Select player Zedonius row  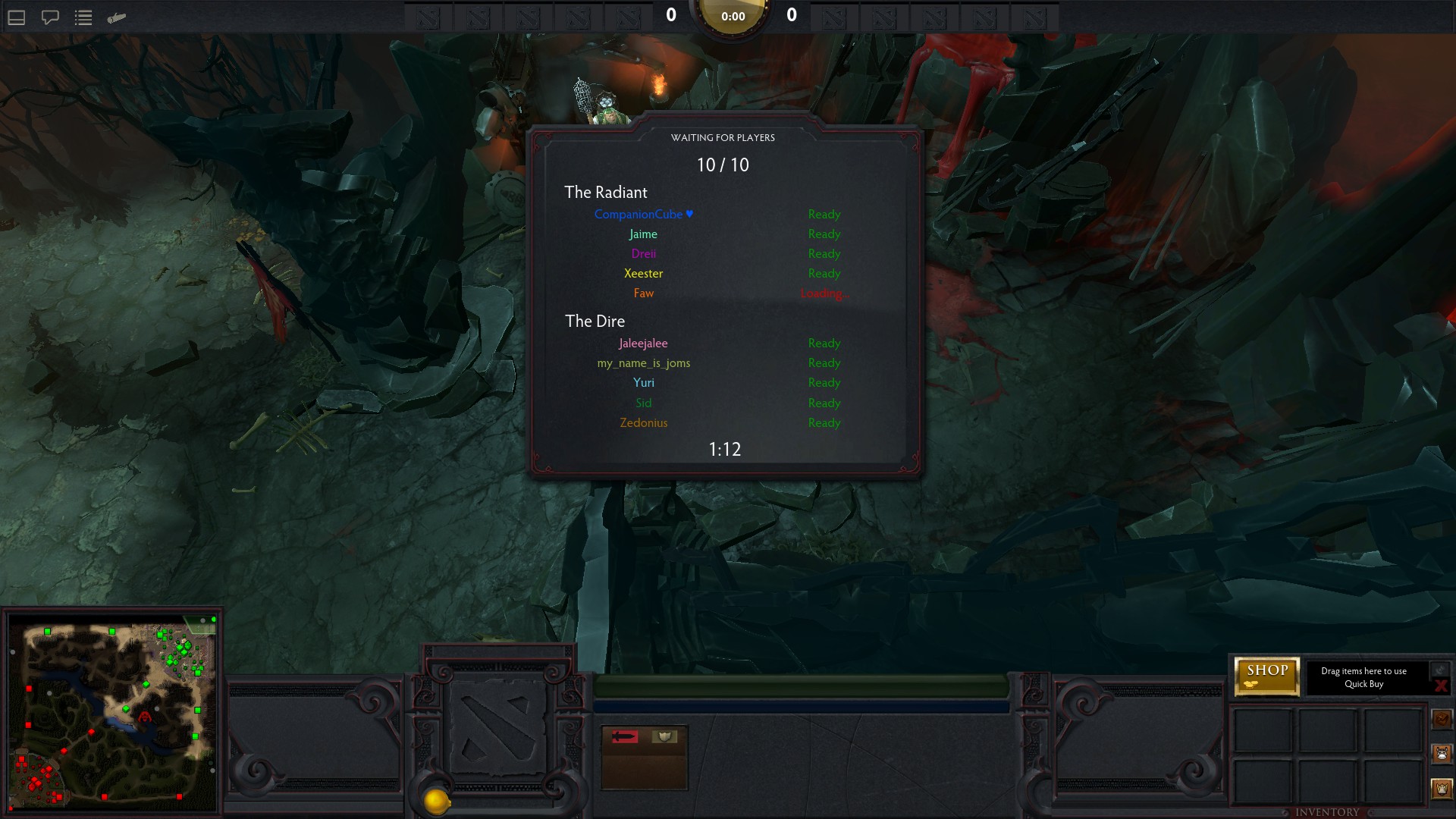(643, 423)
